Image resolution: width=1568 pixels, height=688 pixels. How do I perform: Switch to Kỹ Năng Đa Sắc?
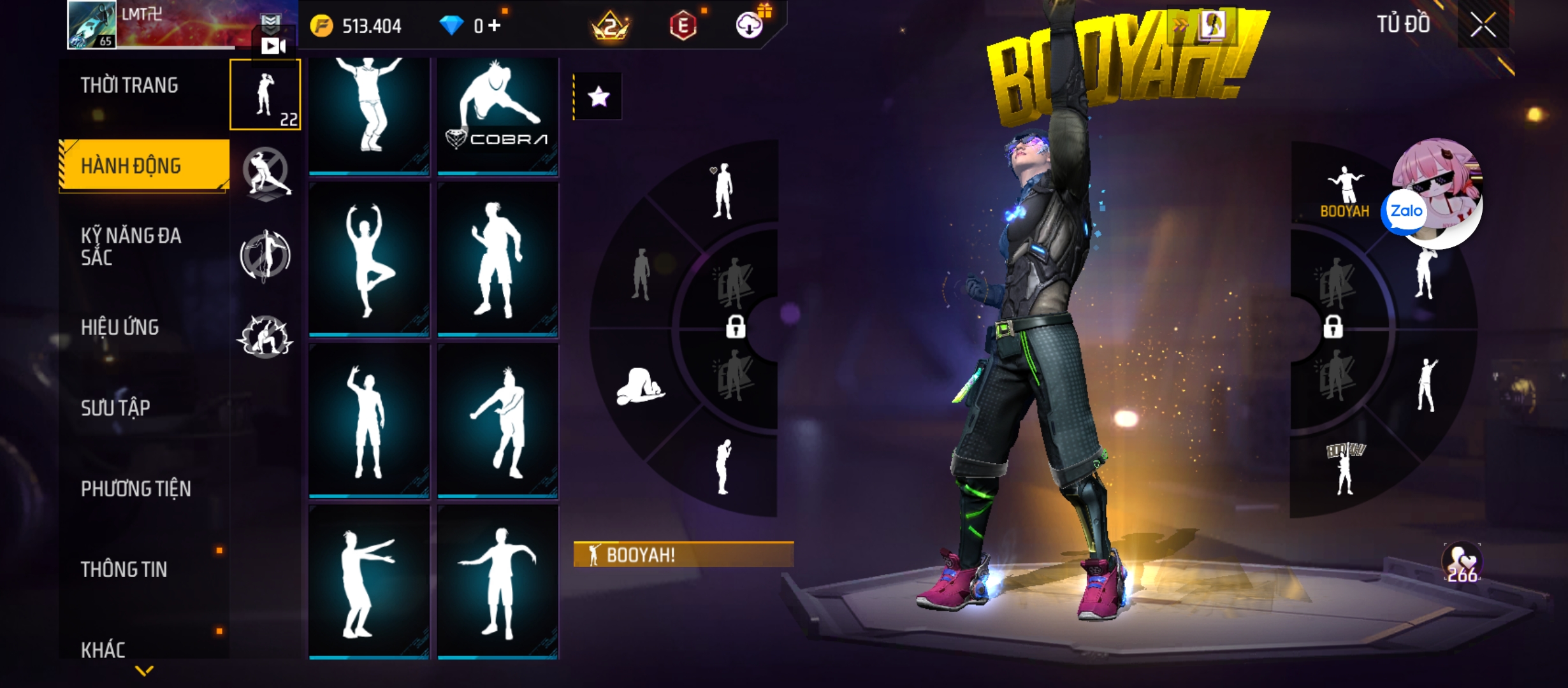(x=131, y=246)
